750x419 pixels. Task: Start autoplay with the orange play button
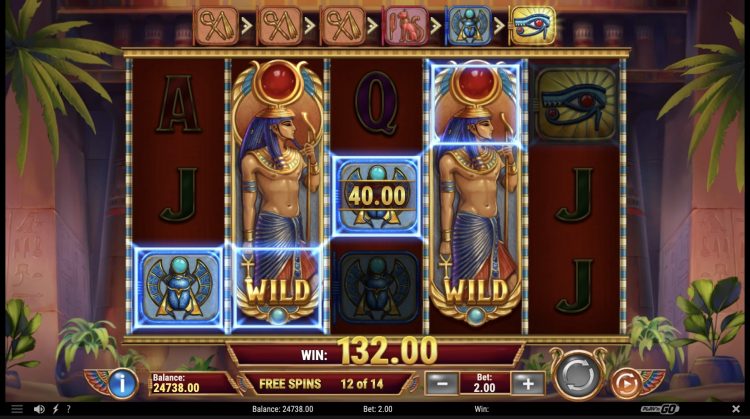[x=625, y=383]
